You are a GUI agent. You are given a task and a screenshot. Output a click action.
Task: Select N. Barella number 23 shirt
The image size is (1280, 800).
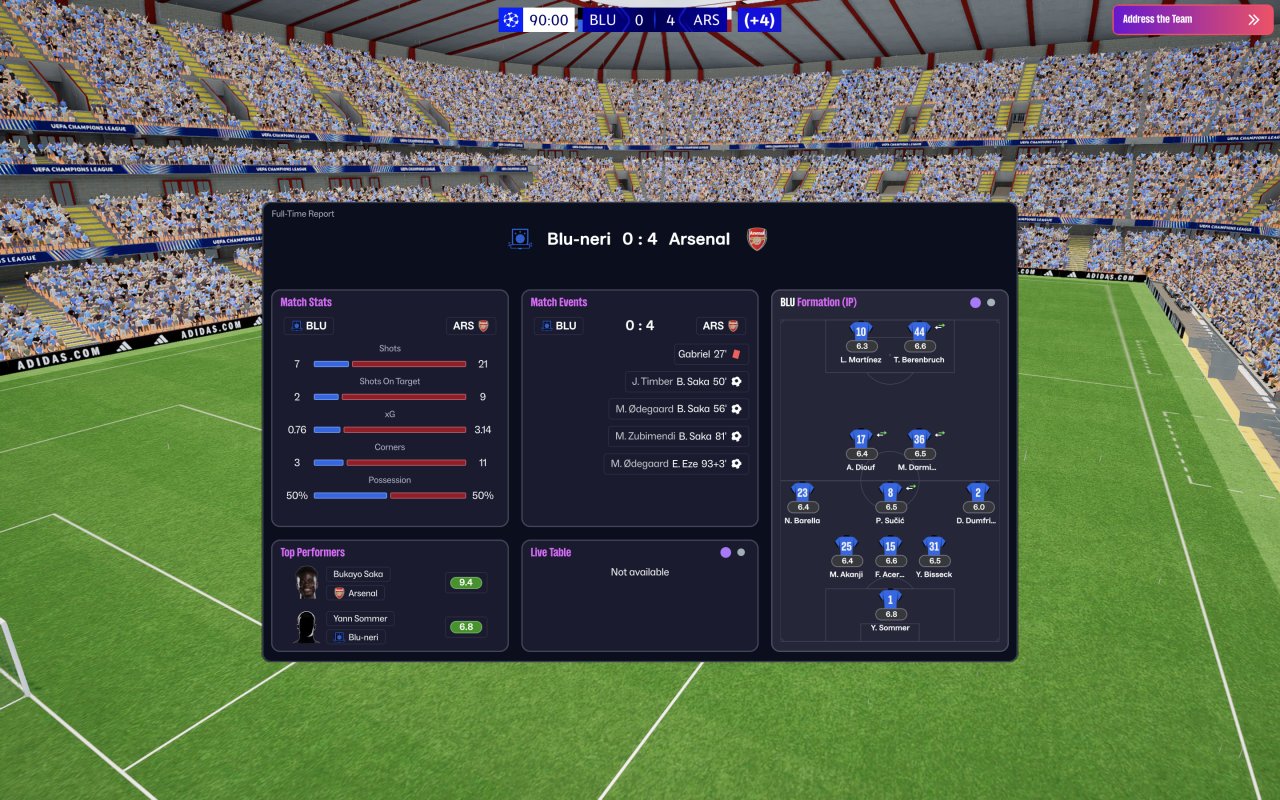802,493
